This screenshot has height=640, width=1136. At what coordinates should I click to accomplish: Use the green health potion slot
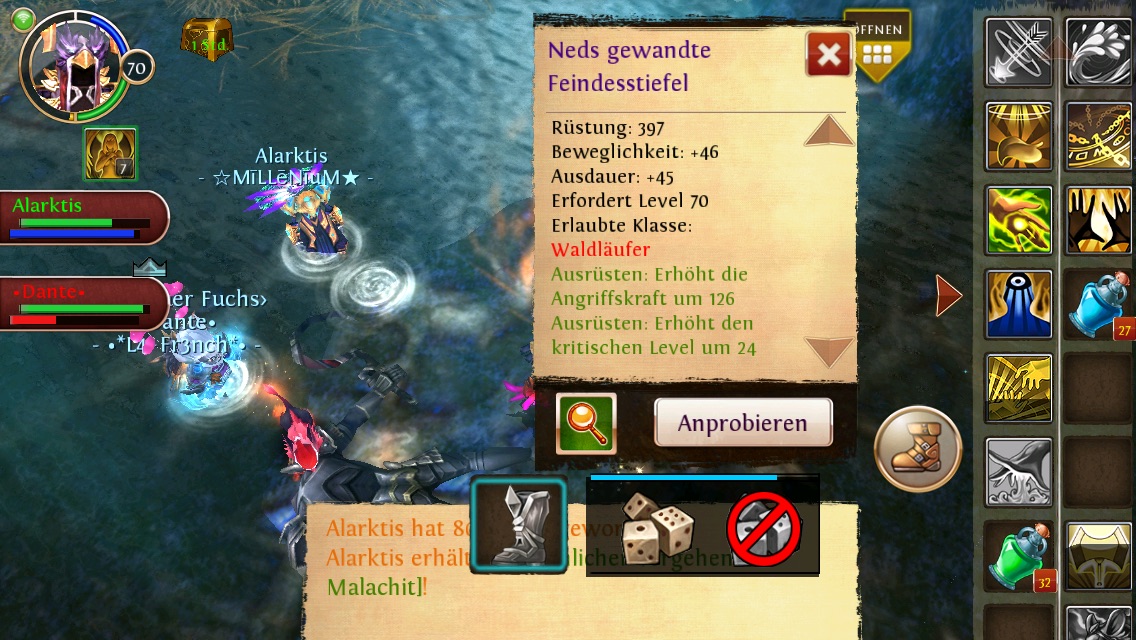pos(1018,556)
